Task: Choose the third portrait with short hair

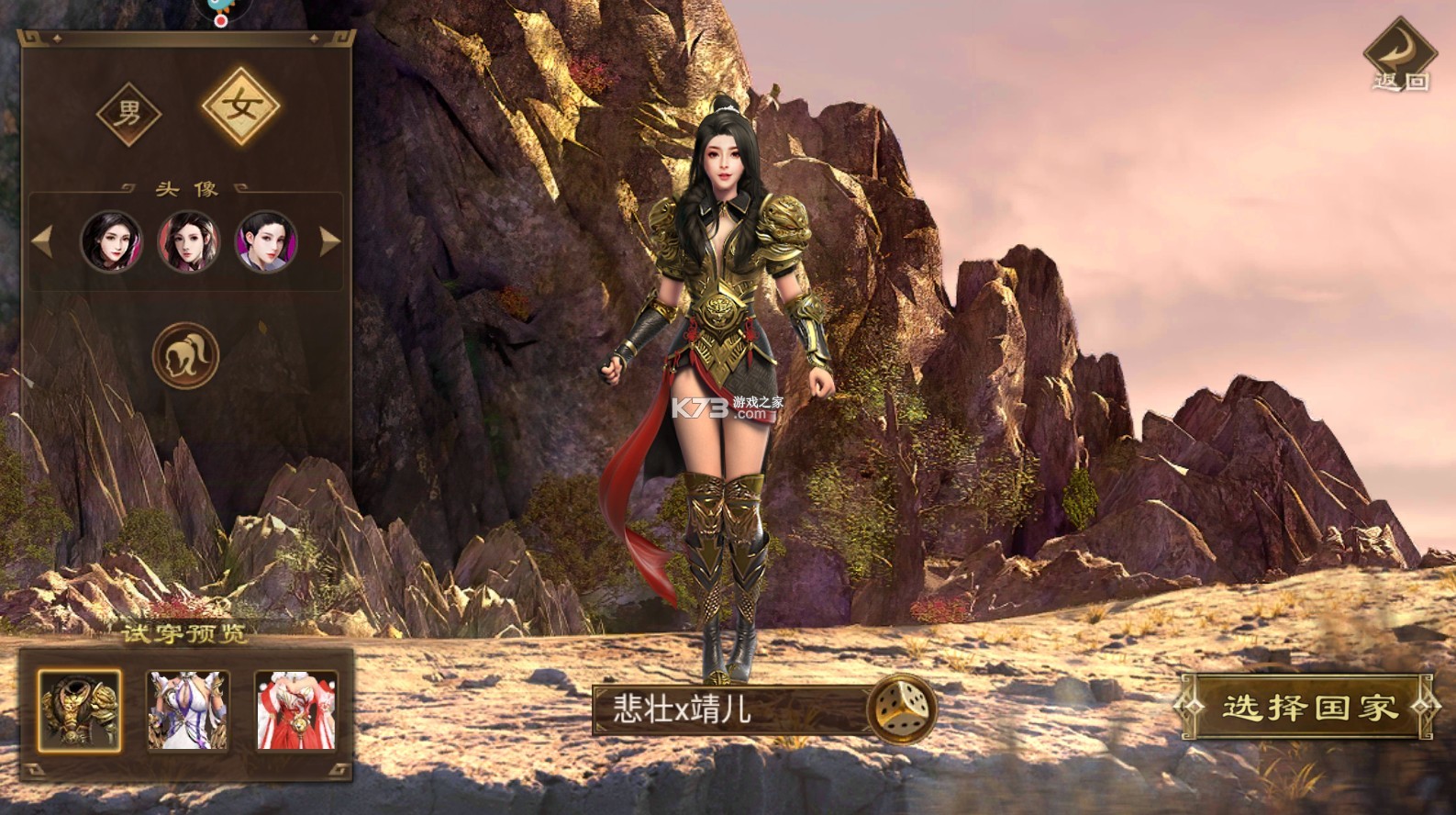Action: 266,241
